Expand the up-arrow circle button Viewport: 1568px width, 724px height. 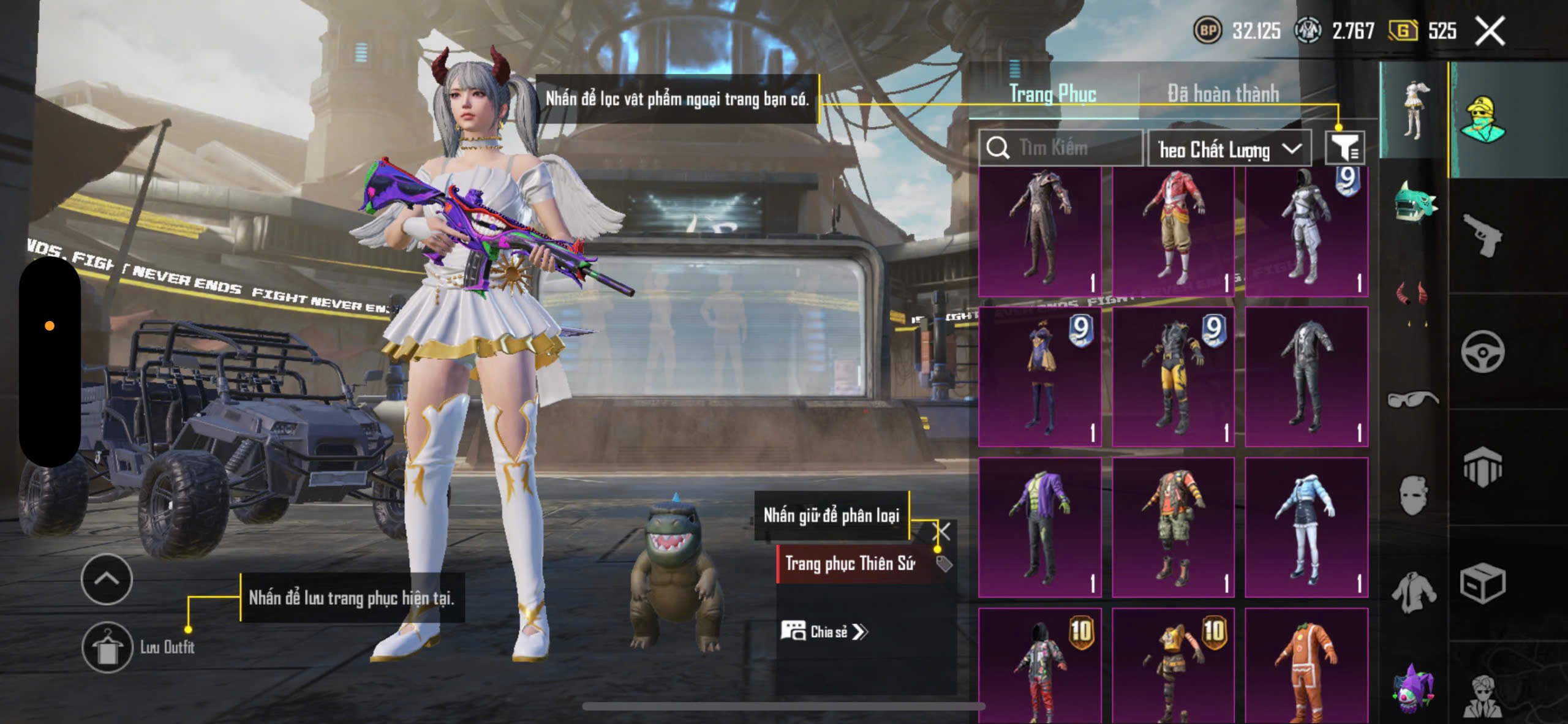coord(107,579)
